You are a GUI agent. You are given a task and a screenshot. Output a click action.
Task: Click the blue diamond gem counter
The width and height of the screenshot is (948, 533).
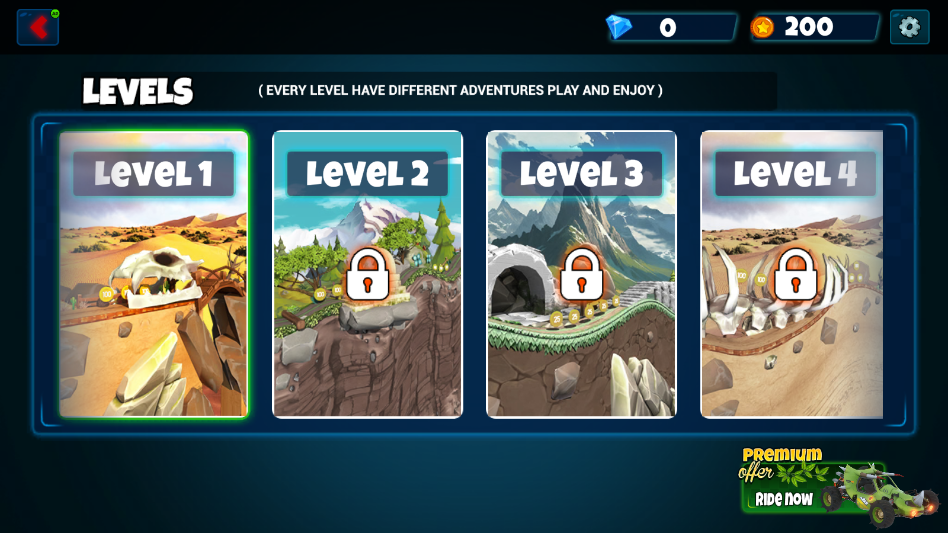point(671,28)
